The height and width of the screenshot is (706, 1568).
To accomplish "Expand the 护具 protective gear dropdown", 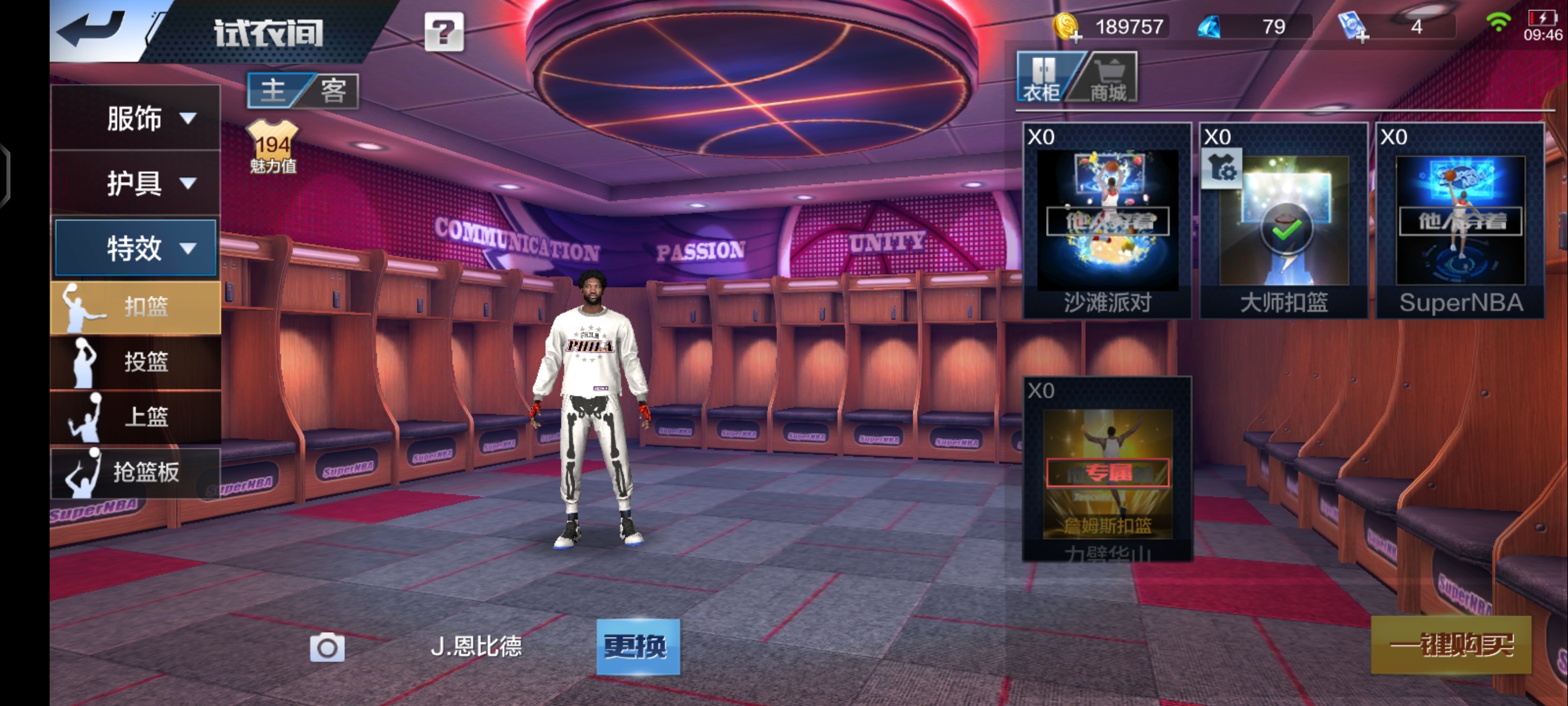I will pos(136,183).
